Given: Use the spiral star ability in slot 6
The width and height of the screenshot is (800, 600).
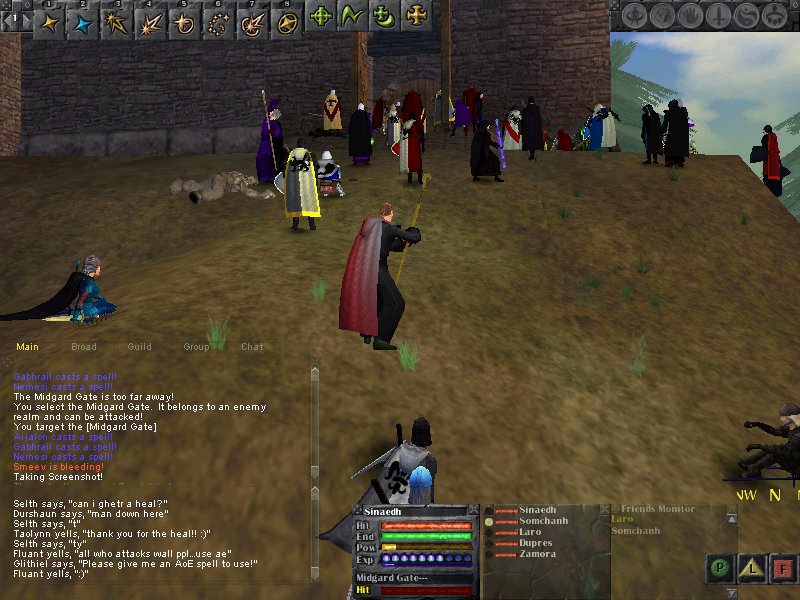Looking at the screenshot, I should pyautogui.click(x=215, y=18).
